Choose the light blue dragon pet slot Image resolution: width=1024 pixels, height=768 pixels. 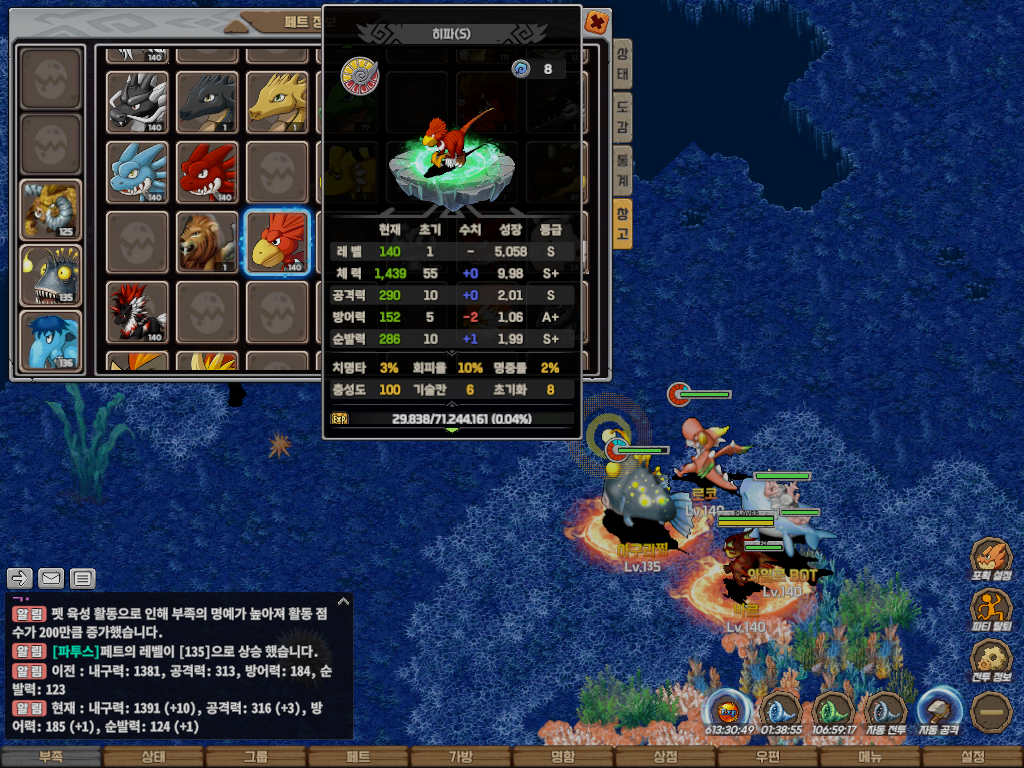[x=137, y=172]
